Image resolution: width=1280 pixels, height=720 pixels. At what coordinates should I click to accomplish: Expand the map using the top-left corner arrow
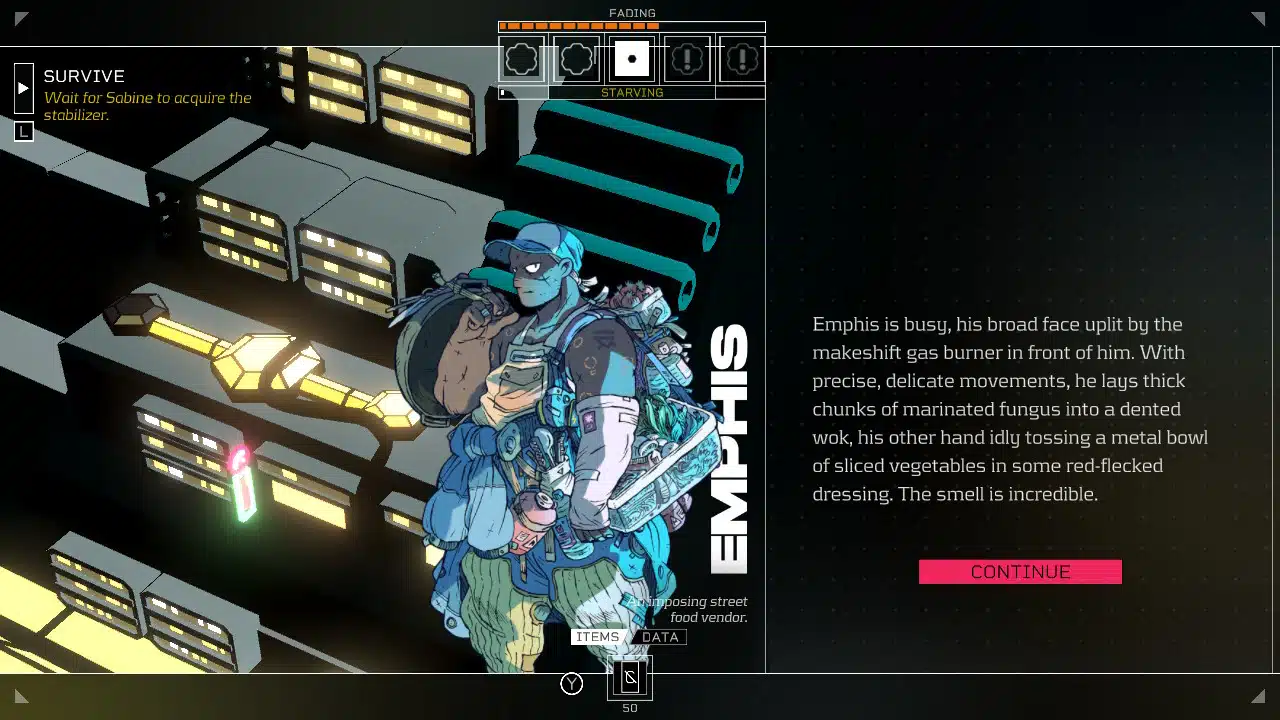[x=21, y=18]
